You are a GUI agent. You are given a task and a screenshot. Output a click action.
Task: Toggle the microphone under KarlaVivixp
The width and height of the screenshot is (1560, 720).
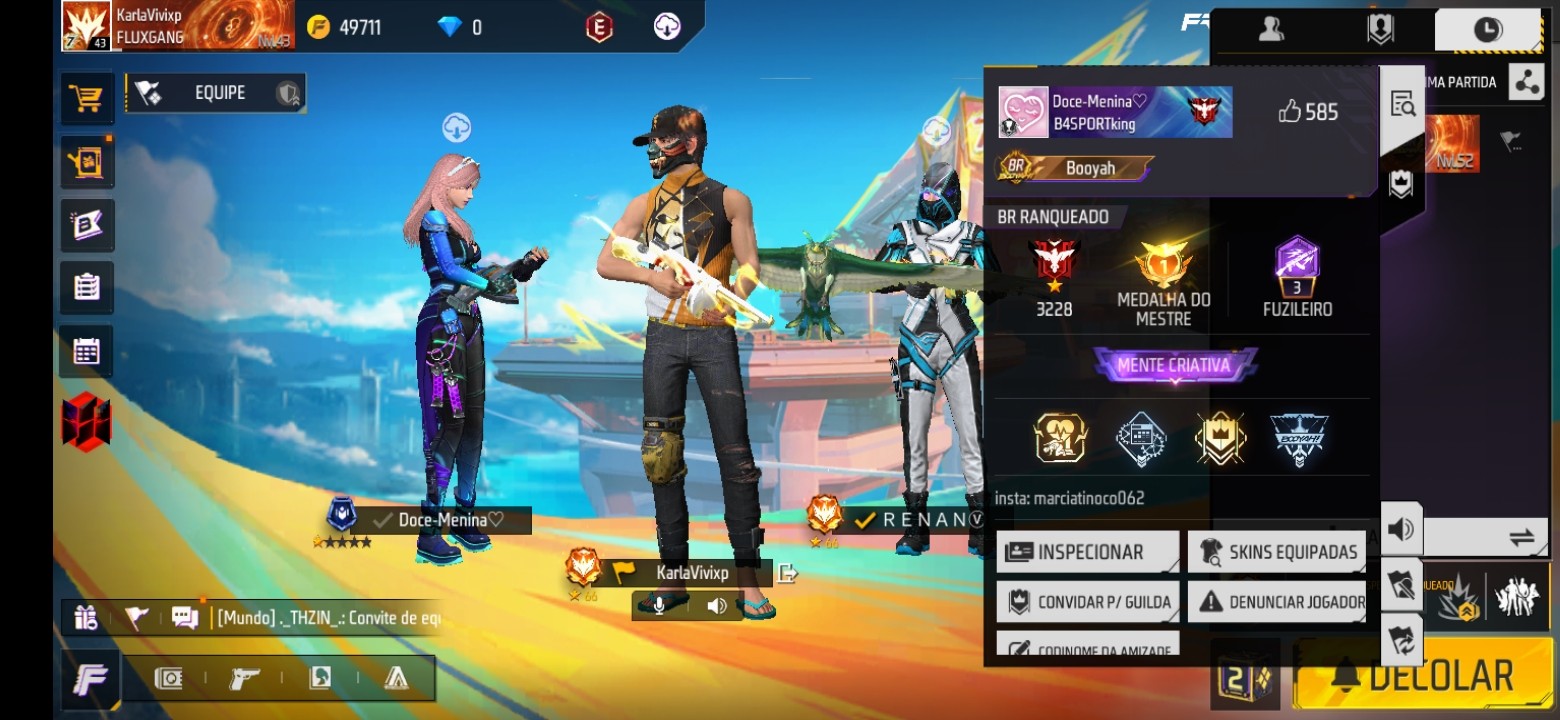click(660, 606)
